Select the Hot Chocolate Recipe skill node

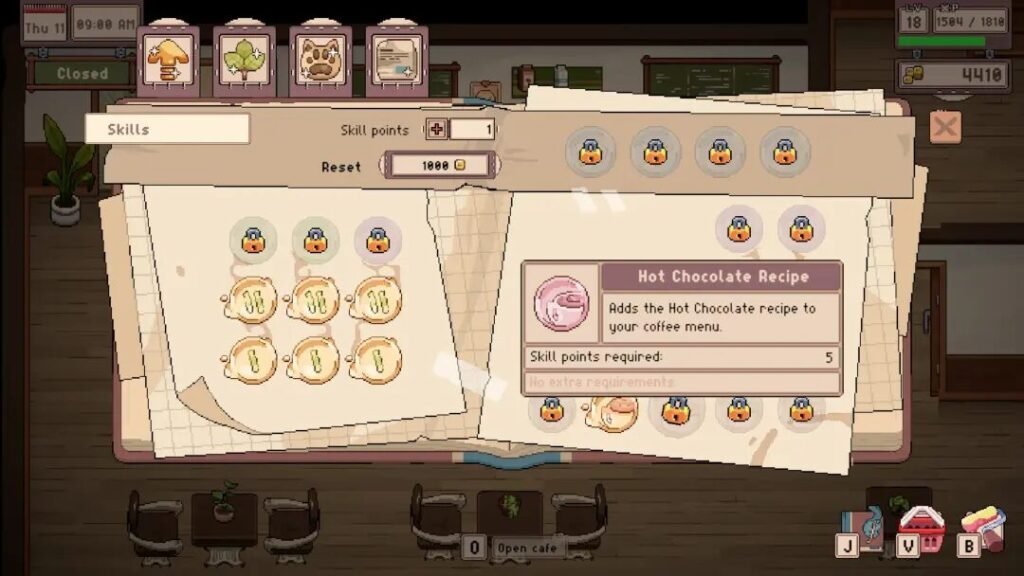click(x=612, y=411)
